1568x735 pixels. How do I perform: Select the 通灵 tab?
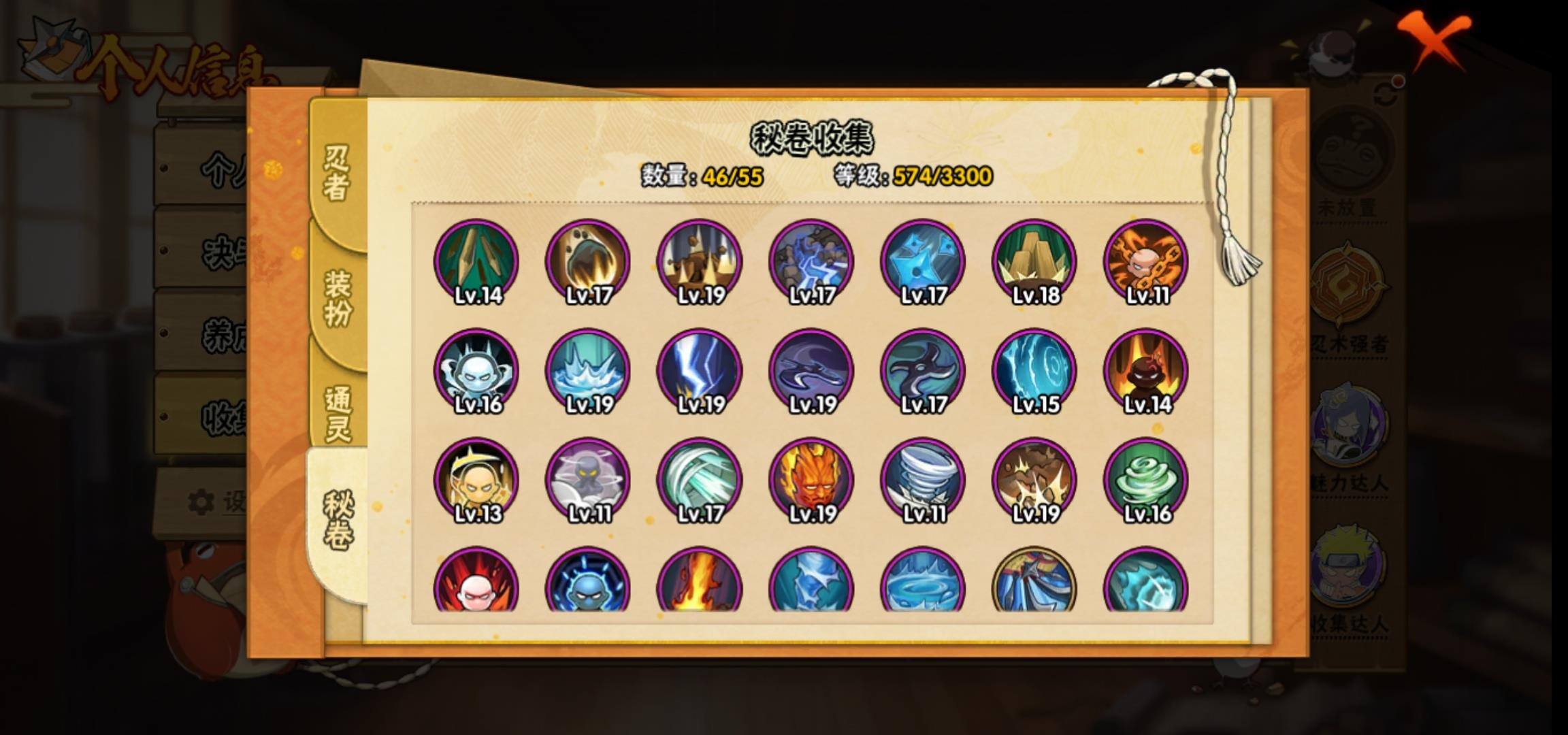point(338,412)
